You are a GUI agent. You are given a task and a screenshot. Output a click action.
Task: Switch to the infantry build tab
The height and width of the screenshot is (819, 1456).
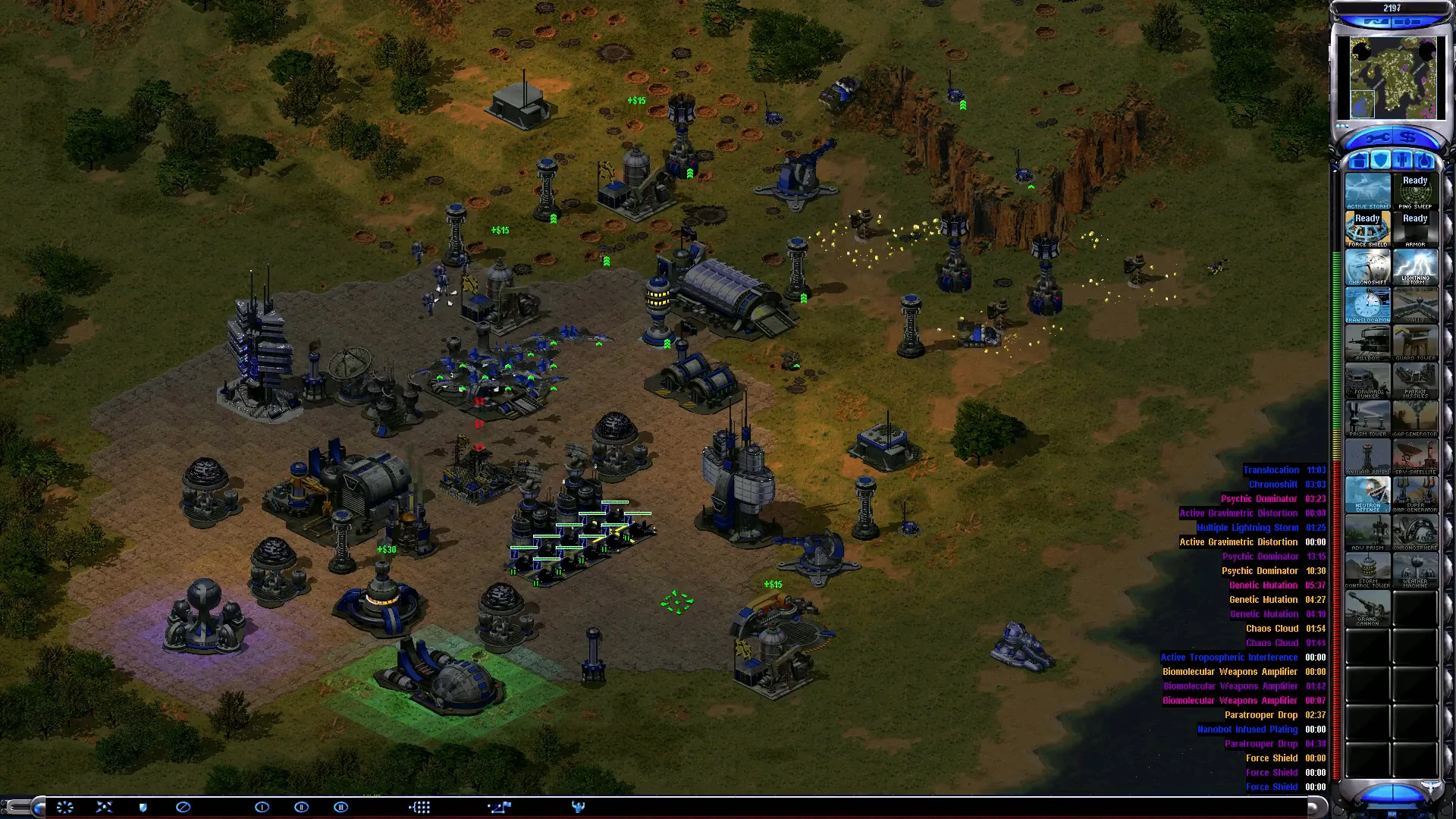(1404, 161)
